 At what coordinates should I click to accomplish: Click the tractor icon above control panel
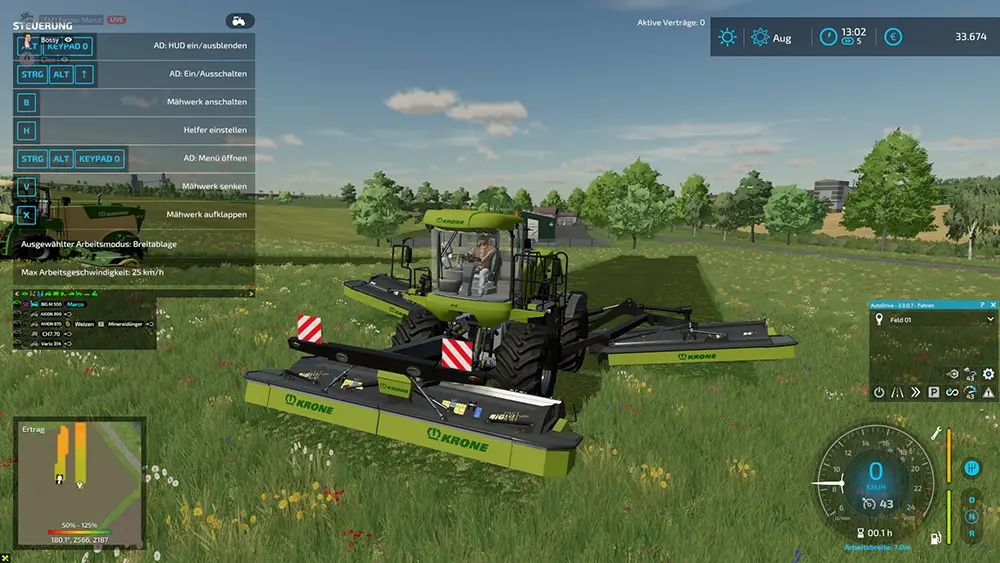[240, 20]
